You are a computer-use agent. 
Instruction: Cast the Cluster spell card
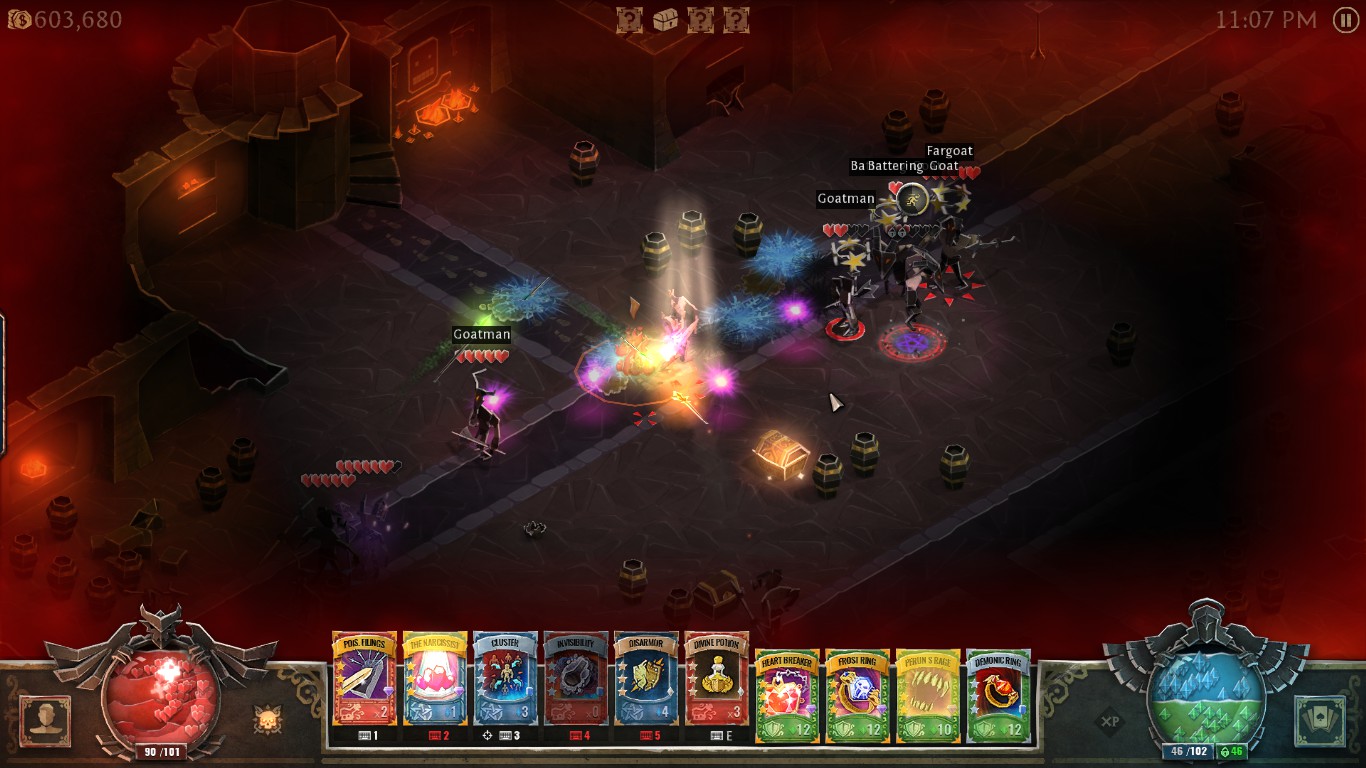(505, 678)
